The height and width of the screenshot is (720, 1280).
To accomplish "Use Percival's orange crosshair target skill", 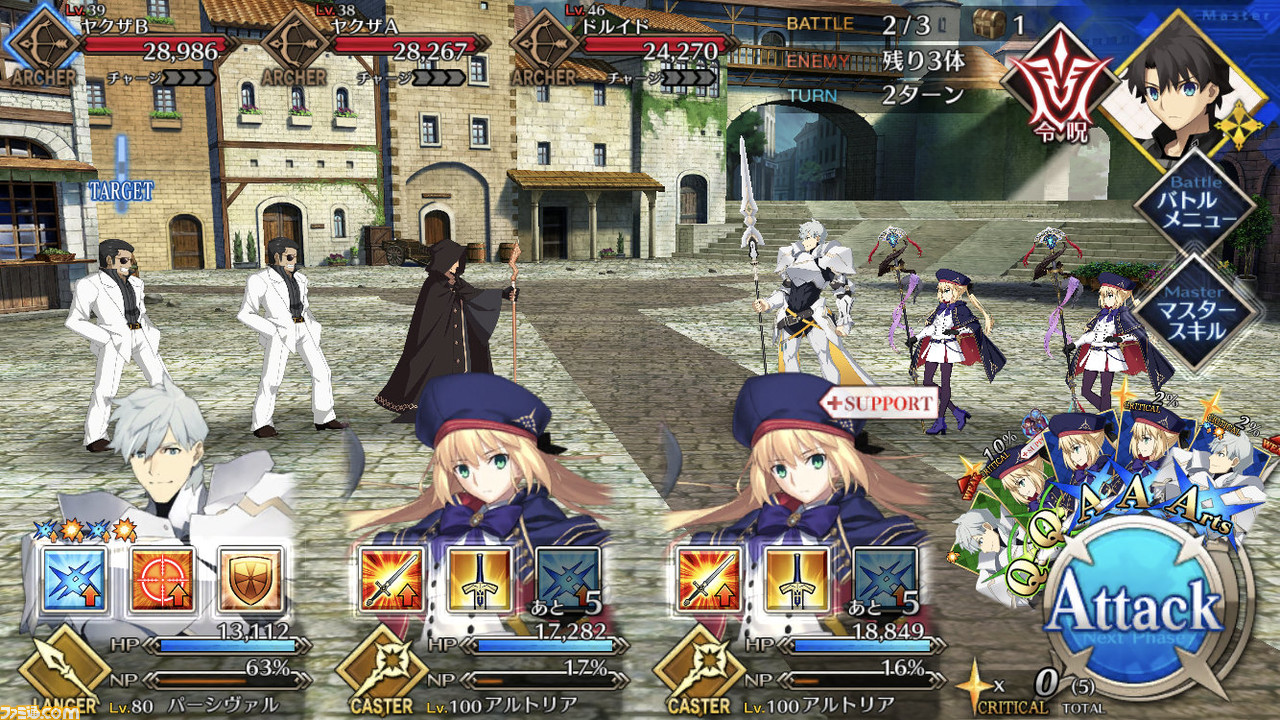I will click(x=162, y=579).
